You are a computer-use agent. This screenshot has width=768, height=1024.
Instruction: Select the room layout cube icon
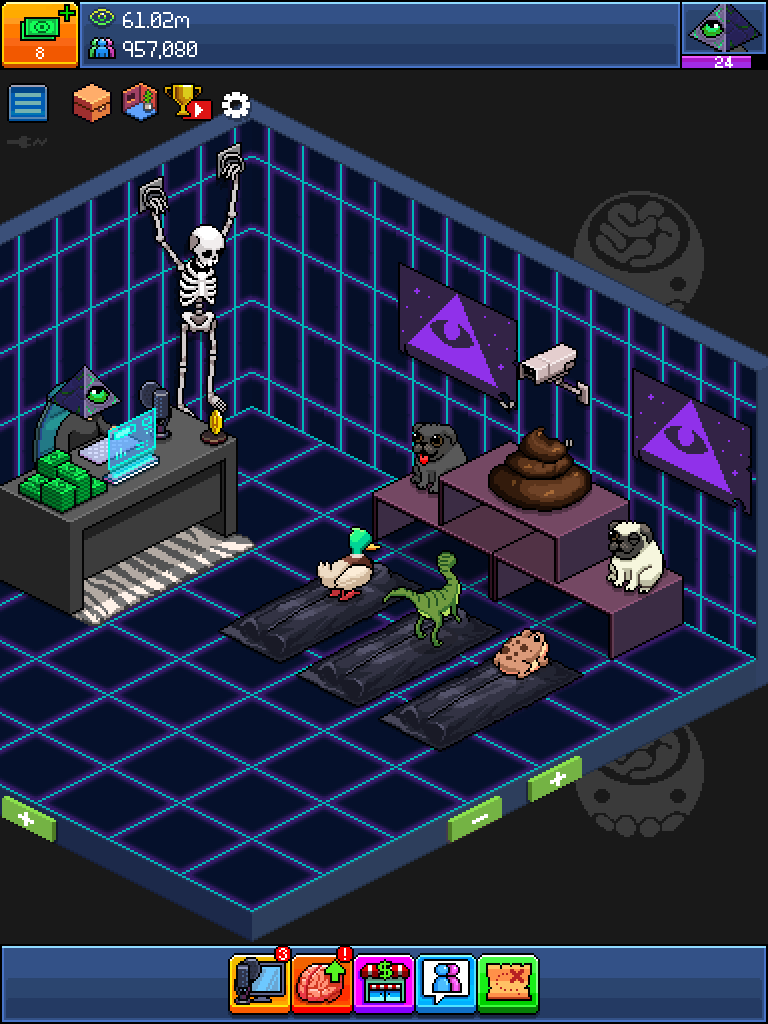140,101
